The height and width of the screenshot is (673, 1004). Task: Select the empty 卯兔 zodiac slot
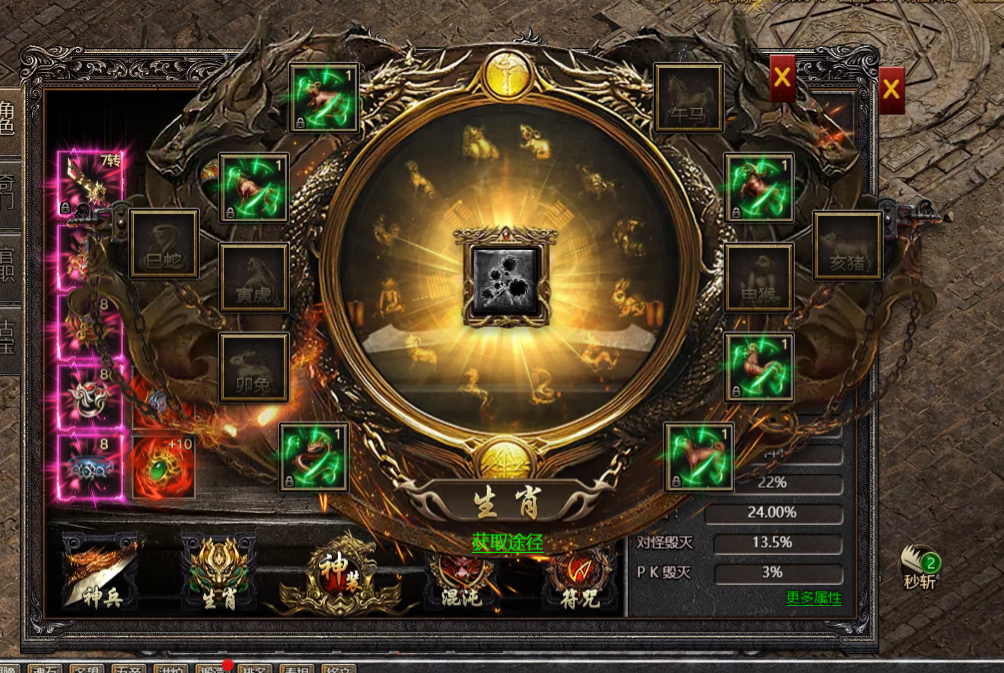click(x=254, y=367)
